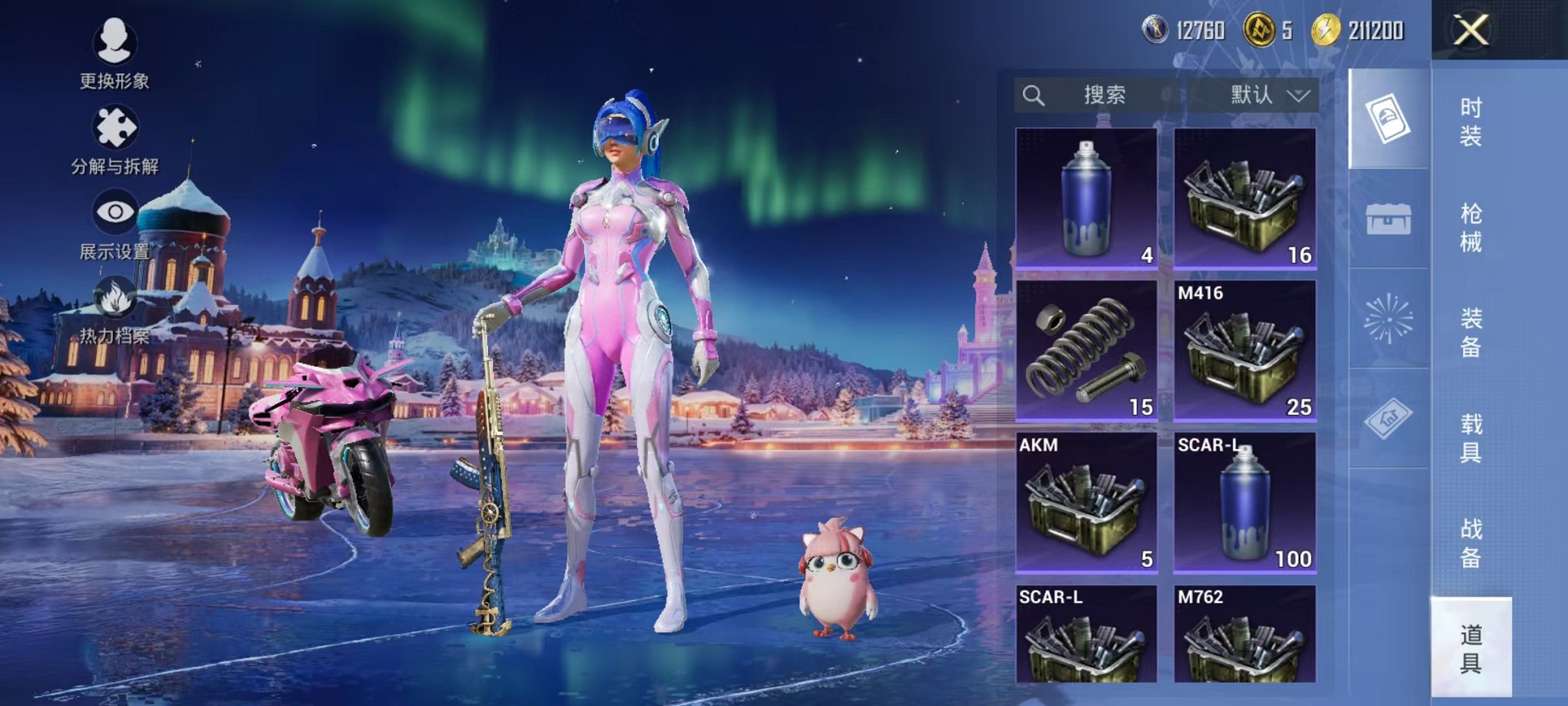The image size is (1568, 706).
Task: Select the M762 materials crate
Action: (x=1244, y=635)
